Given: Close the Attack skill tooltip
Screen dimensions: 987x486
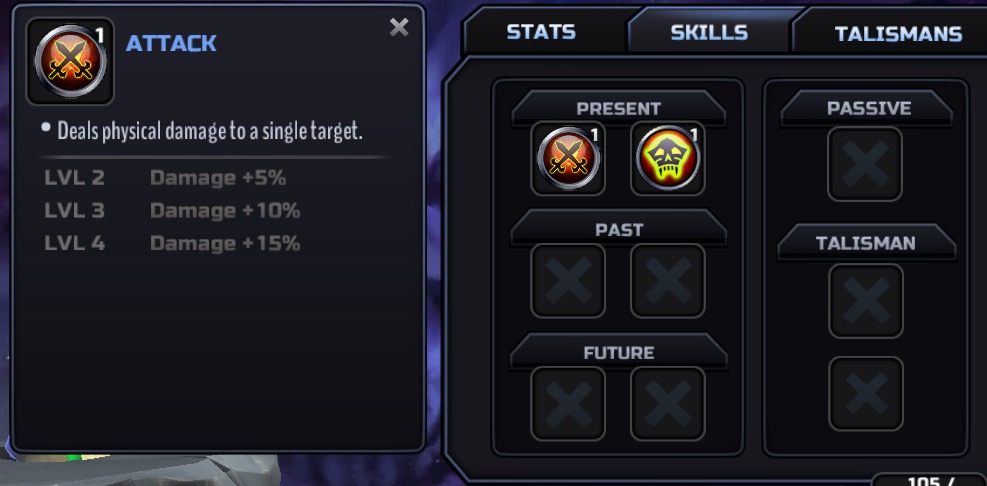Looking at the screenshot, I should tap(399, 28).
